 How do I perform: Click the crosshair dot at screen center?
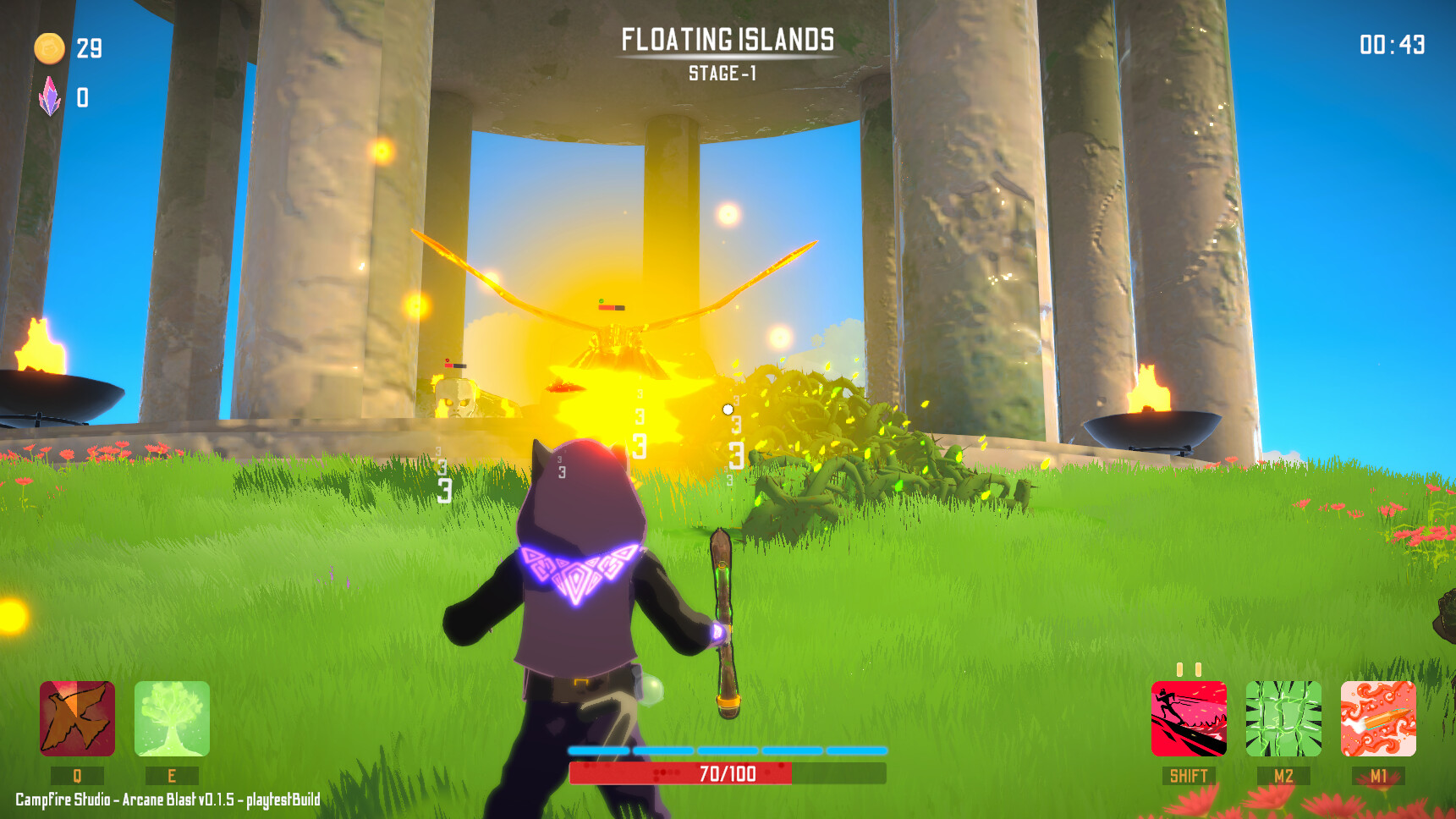click(728, 409)
